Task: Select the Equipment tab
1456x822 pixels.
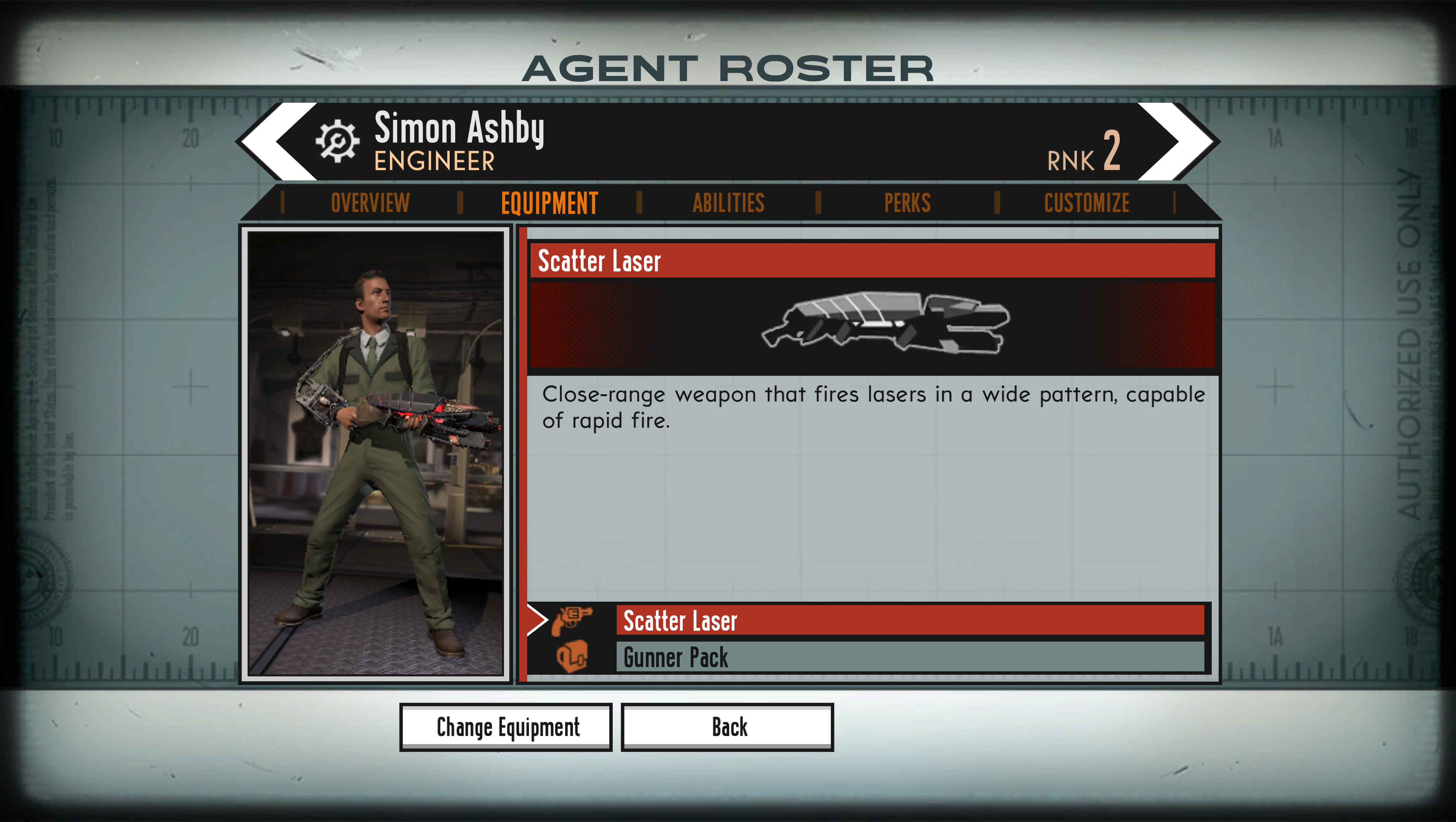Action: pos(549,203)
